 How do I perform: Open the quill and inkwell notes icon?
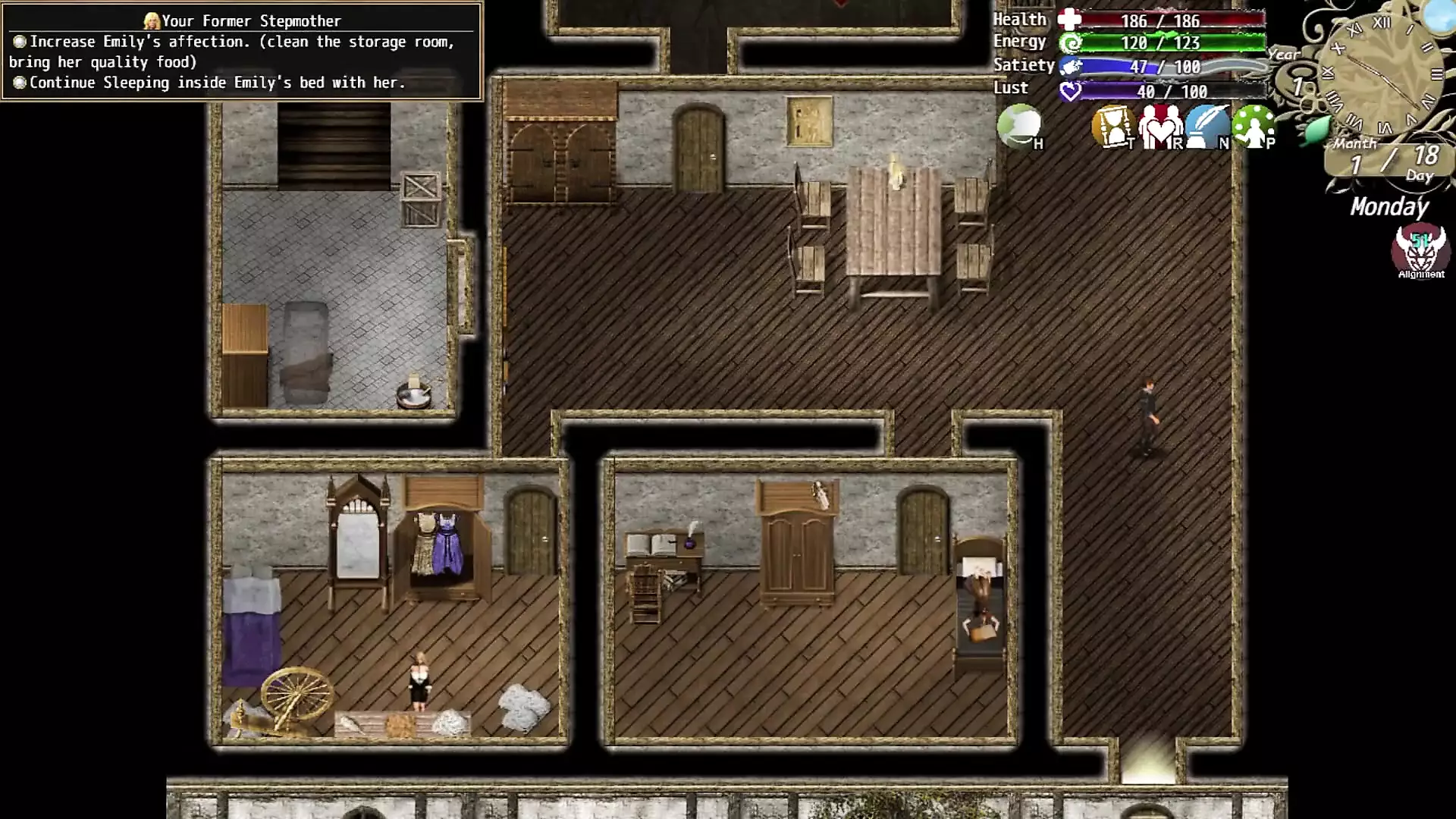tap(1206, 127)
